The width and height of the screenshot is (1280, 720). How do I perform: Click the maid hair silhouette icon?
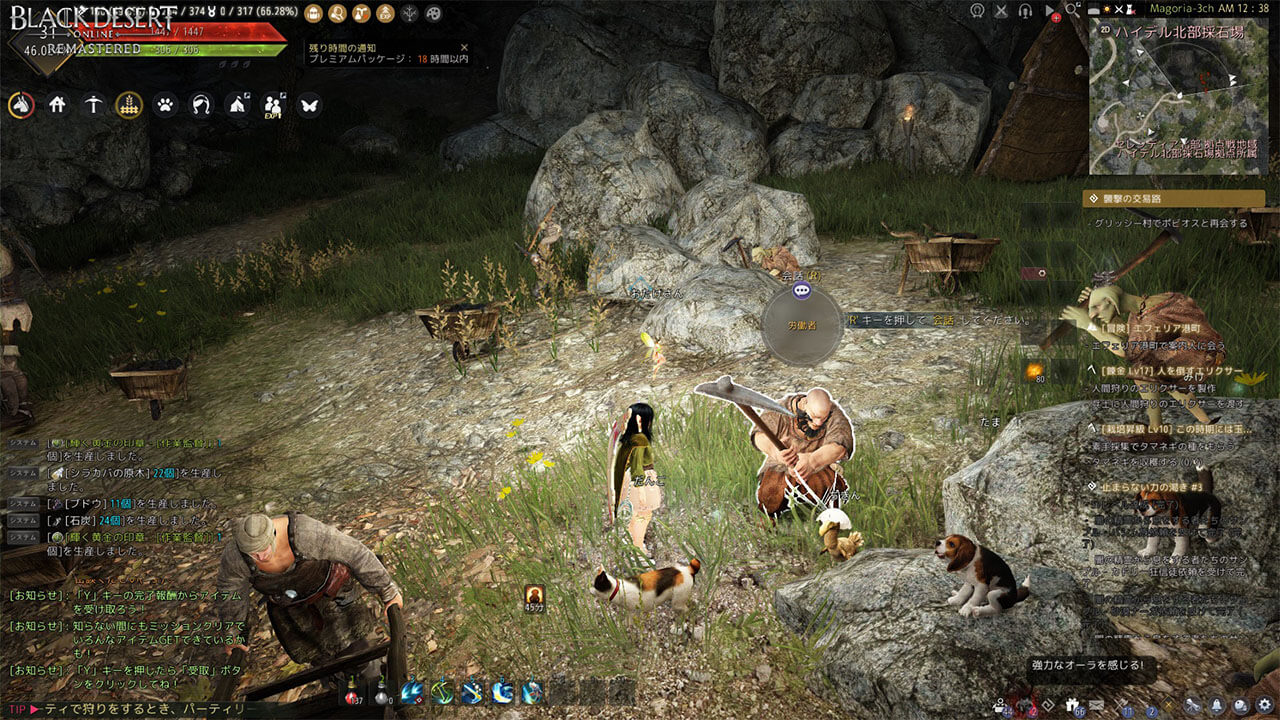(x=201, y=104)
